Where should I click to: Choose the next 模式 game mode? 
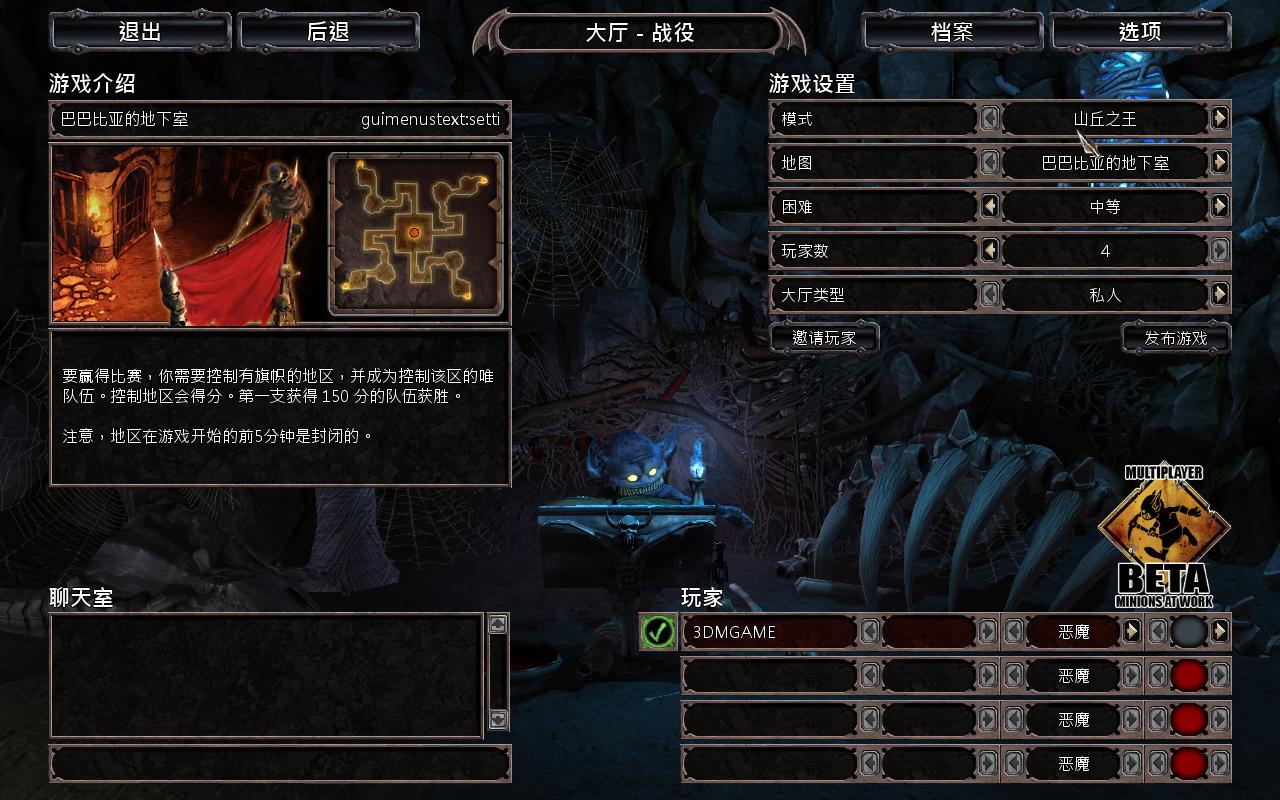[x=1219, y=119]
